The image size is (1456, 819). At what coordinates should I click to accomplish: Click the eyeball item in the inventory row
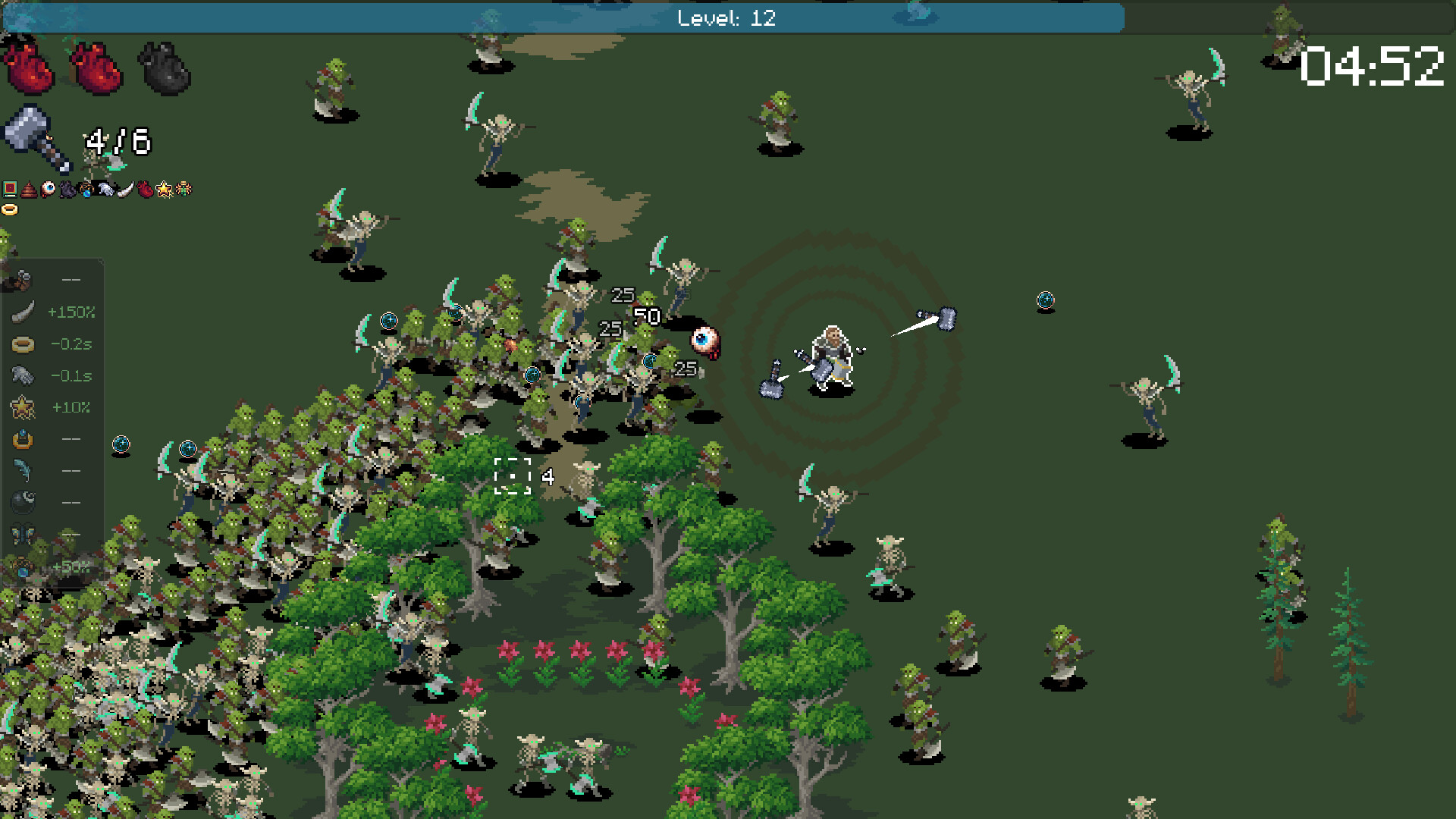pyautogui.click(x=48, y=188)
